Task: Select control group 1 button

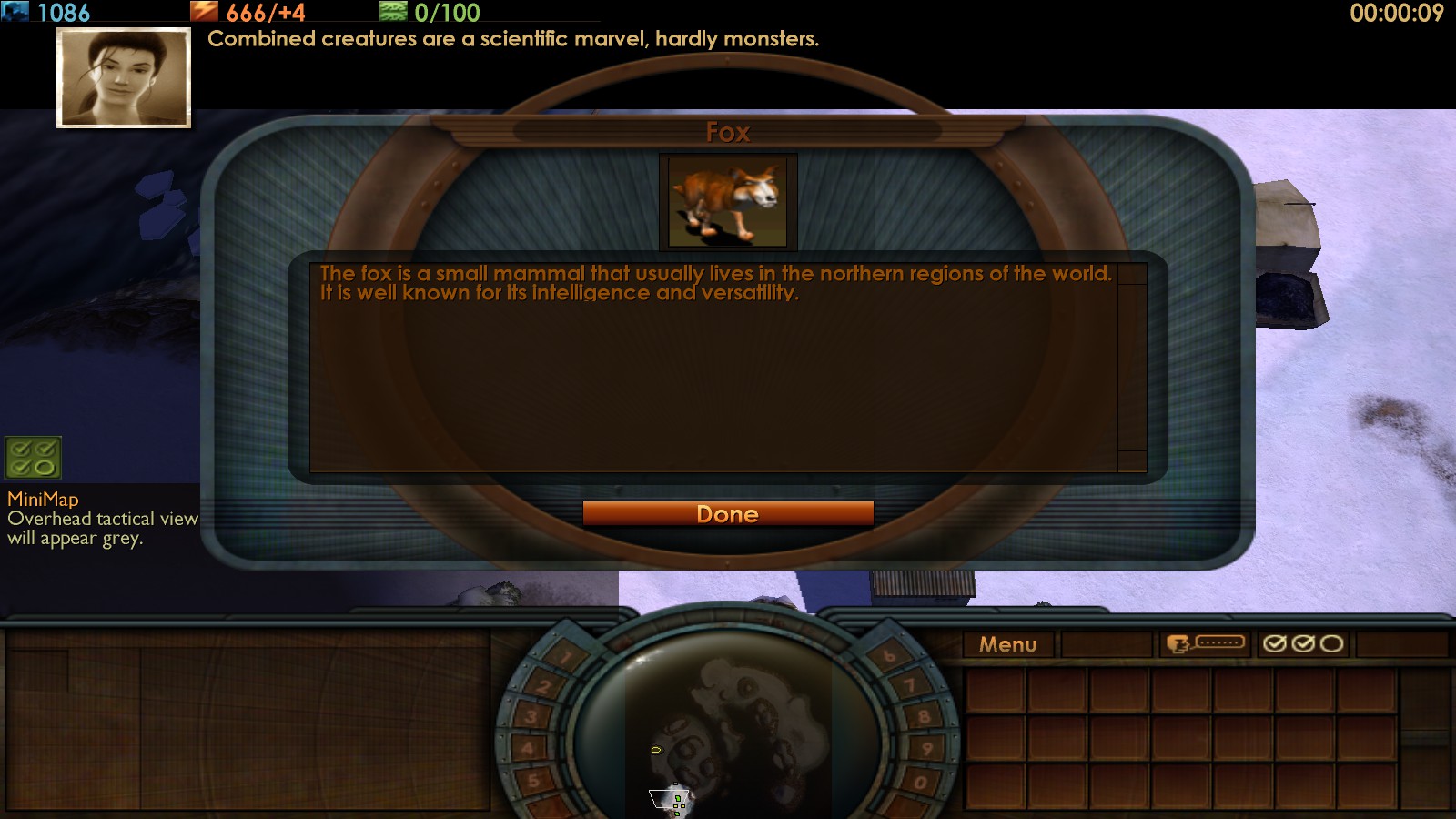Action: point(566,656)
